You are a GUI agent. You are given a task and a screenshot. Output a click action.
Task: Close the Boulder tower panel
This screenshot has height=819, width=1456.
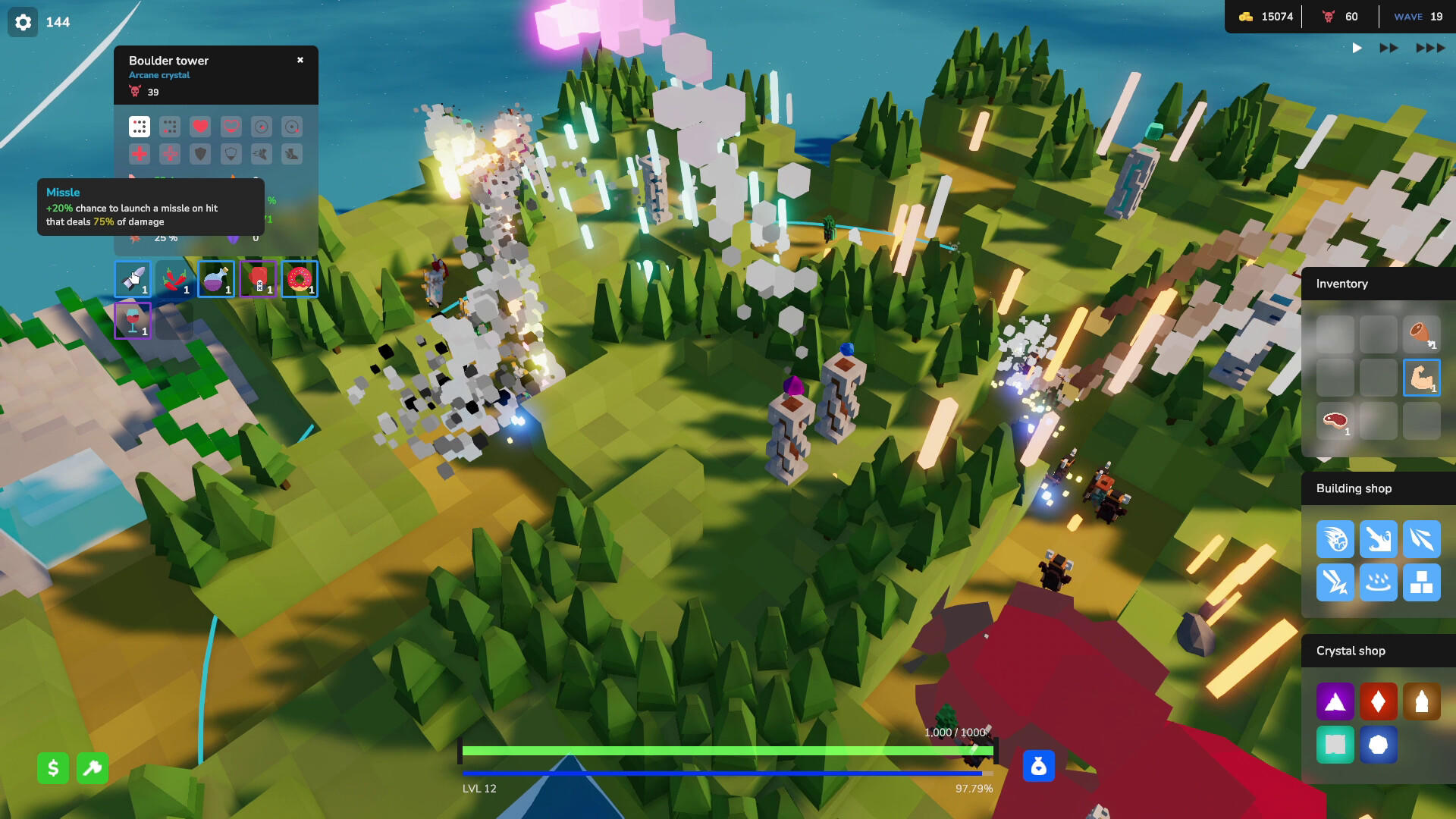(x=300, y=60)
